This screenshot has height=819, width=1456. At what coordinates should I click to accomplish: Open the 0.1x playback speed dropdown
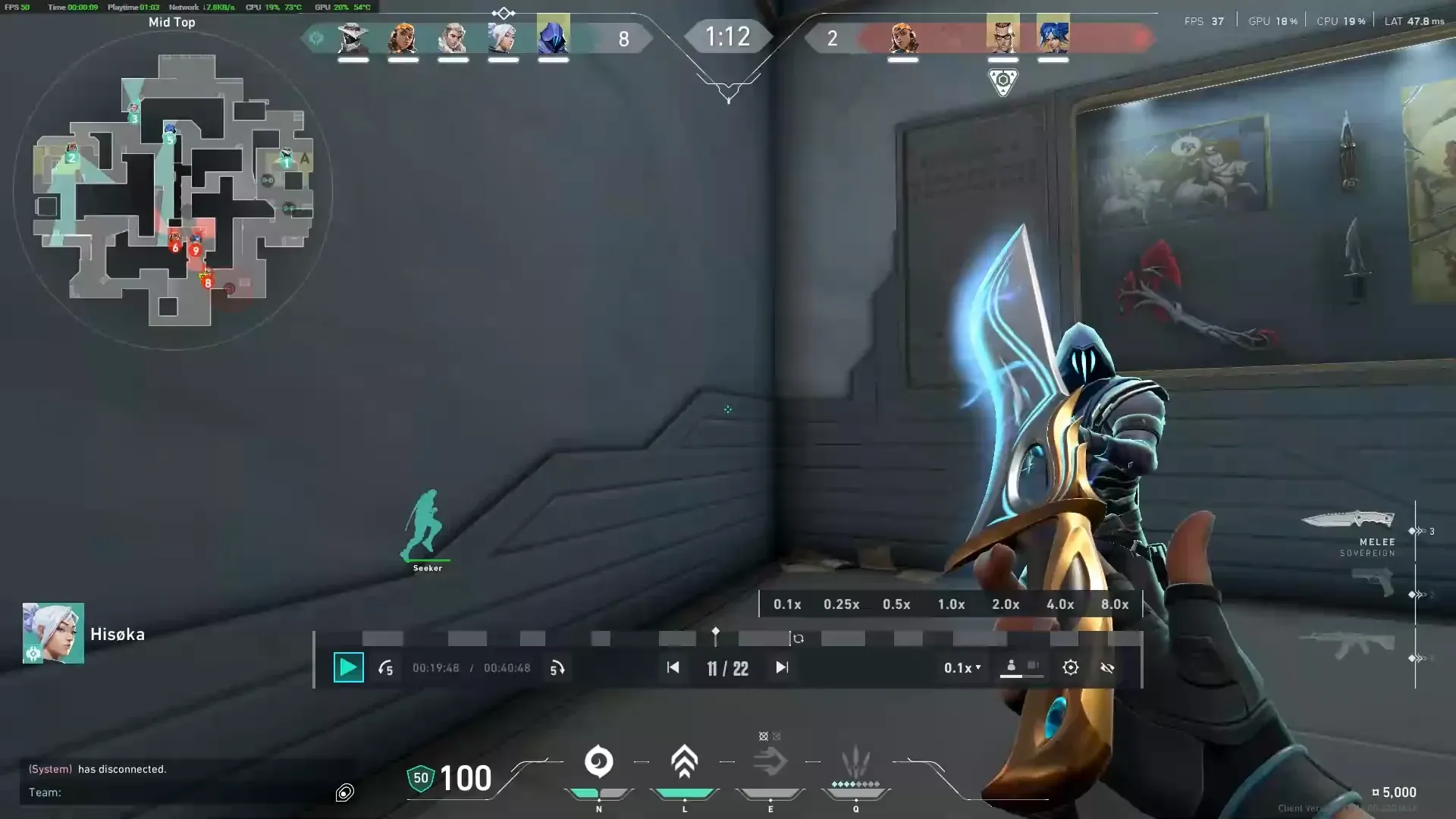click(x=961, y=668)
